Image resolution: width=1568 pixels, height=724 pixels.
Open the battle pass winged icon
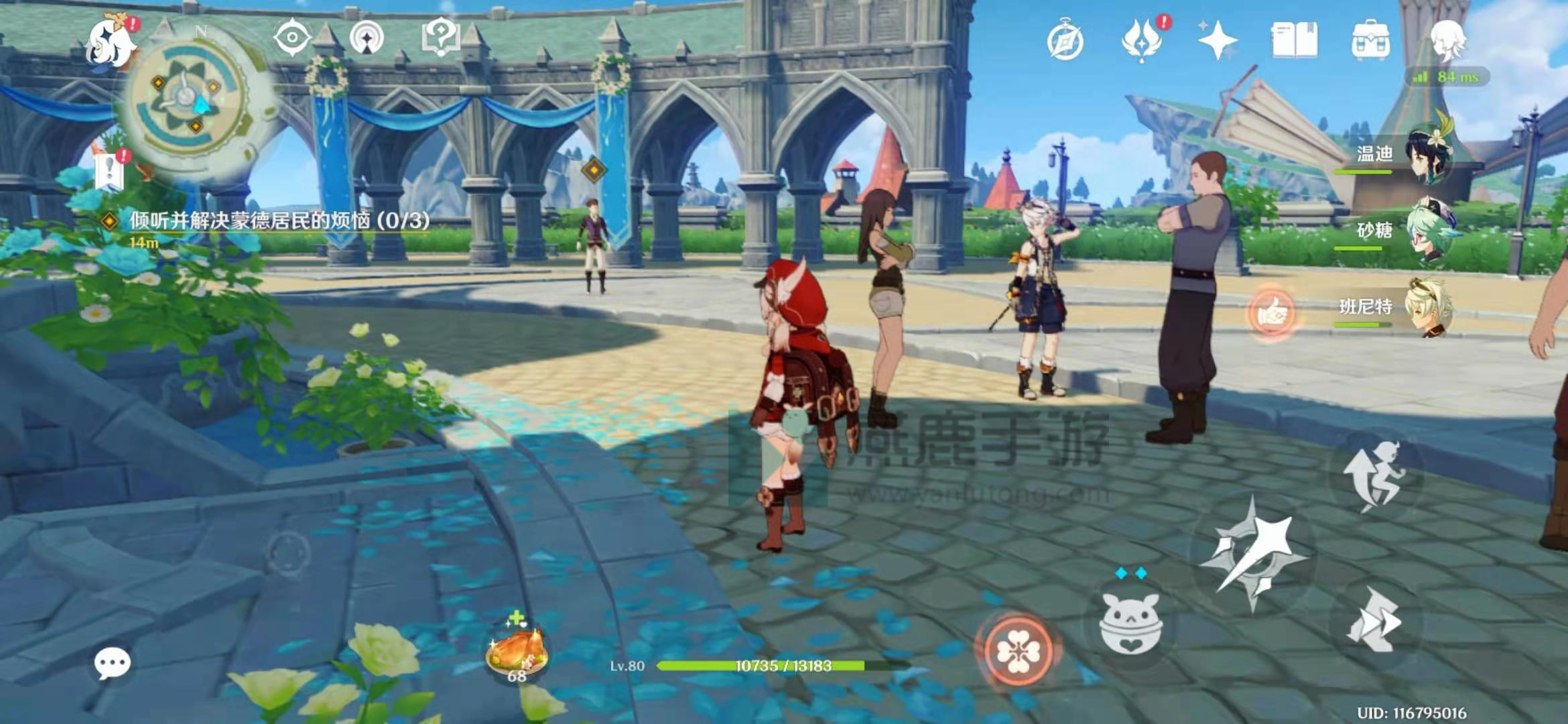1142,40
